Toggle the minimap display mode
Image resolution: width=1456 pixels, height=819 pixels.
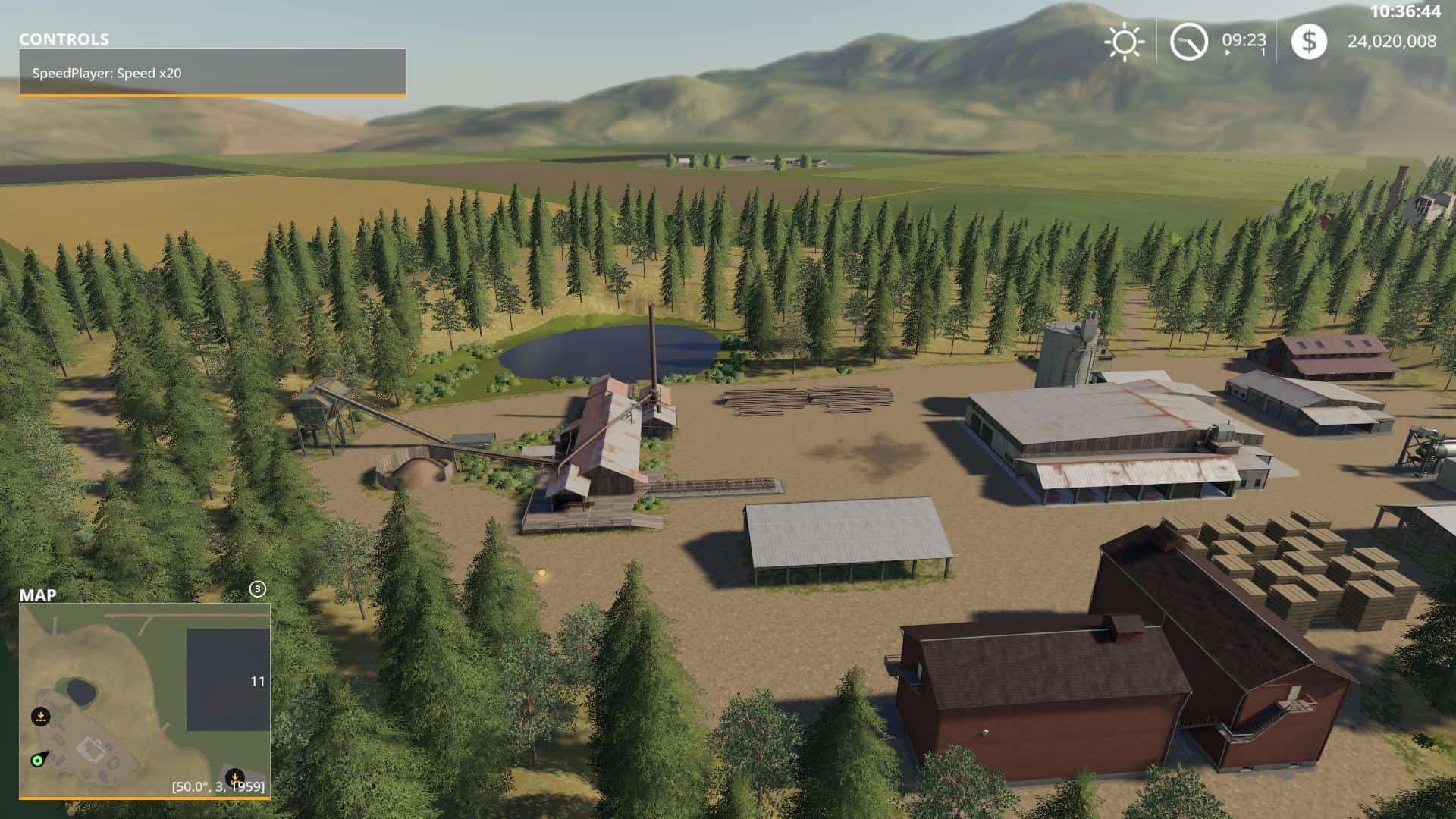pos(144,698)
